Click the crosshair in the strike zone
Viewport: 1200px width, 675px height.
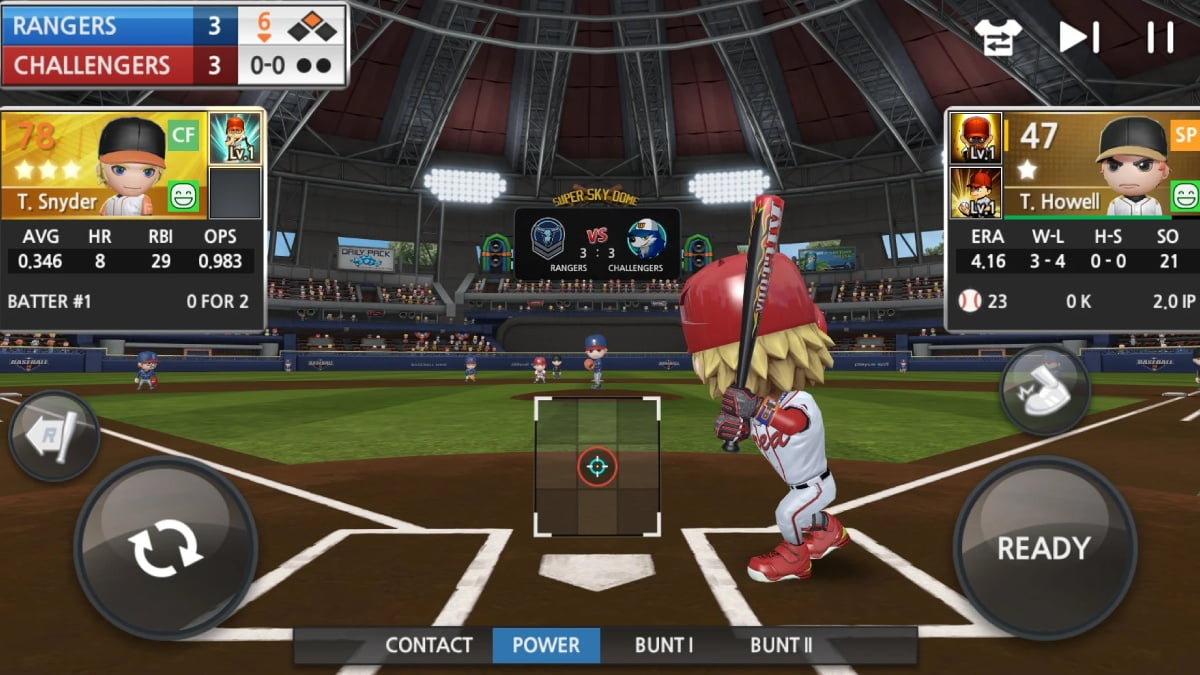[x=597, y=466]
